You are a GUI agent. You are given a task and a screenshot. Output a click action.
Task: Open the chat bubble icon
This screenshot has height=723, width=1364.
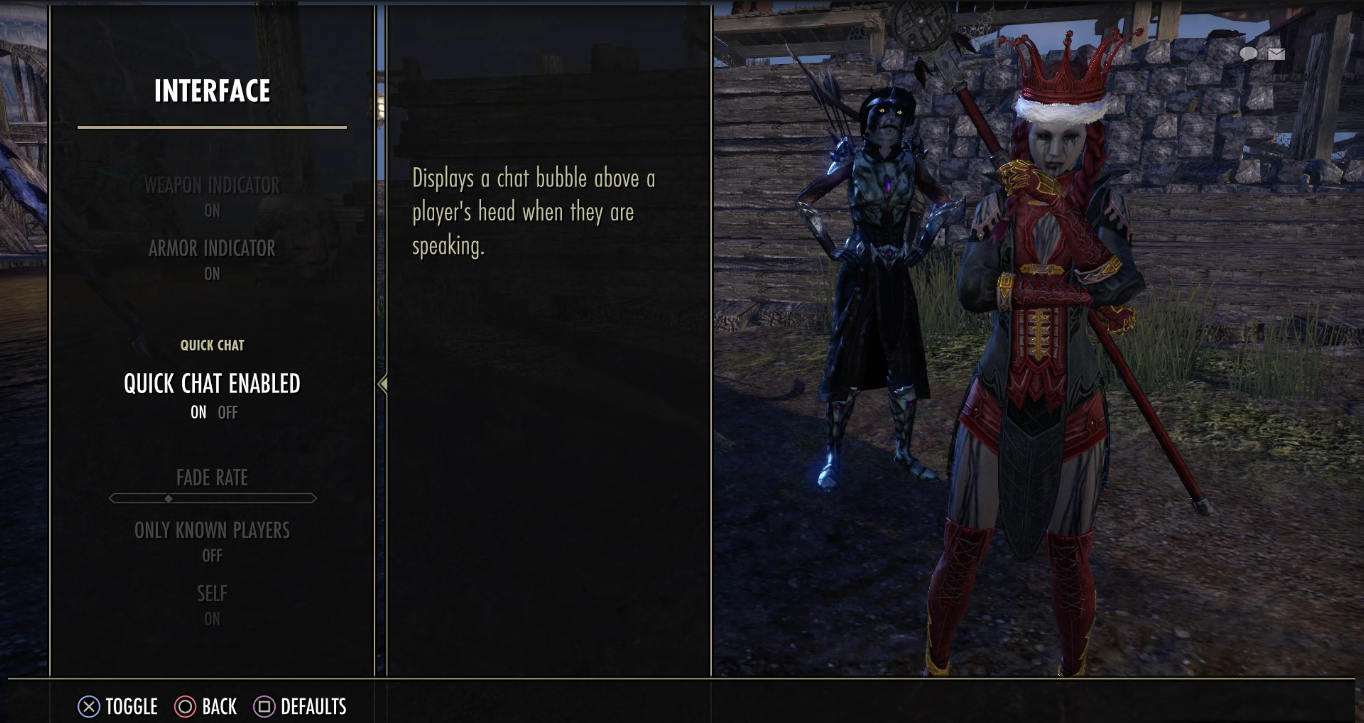click(1250, 54)
